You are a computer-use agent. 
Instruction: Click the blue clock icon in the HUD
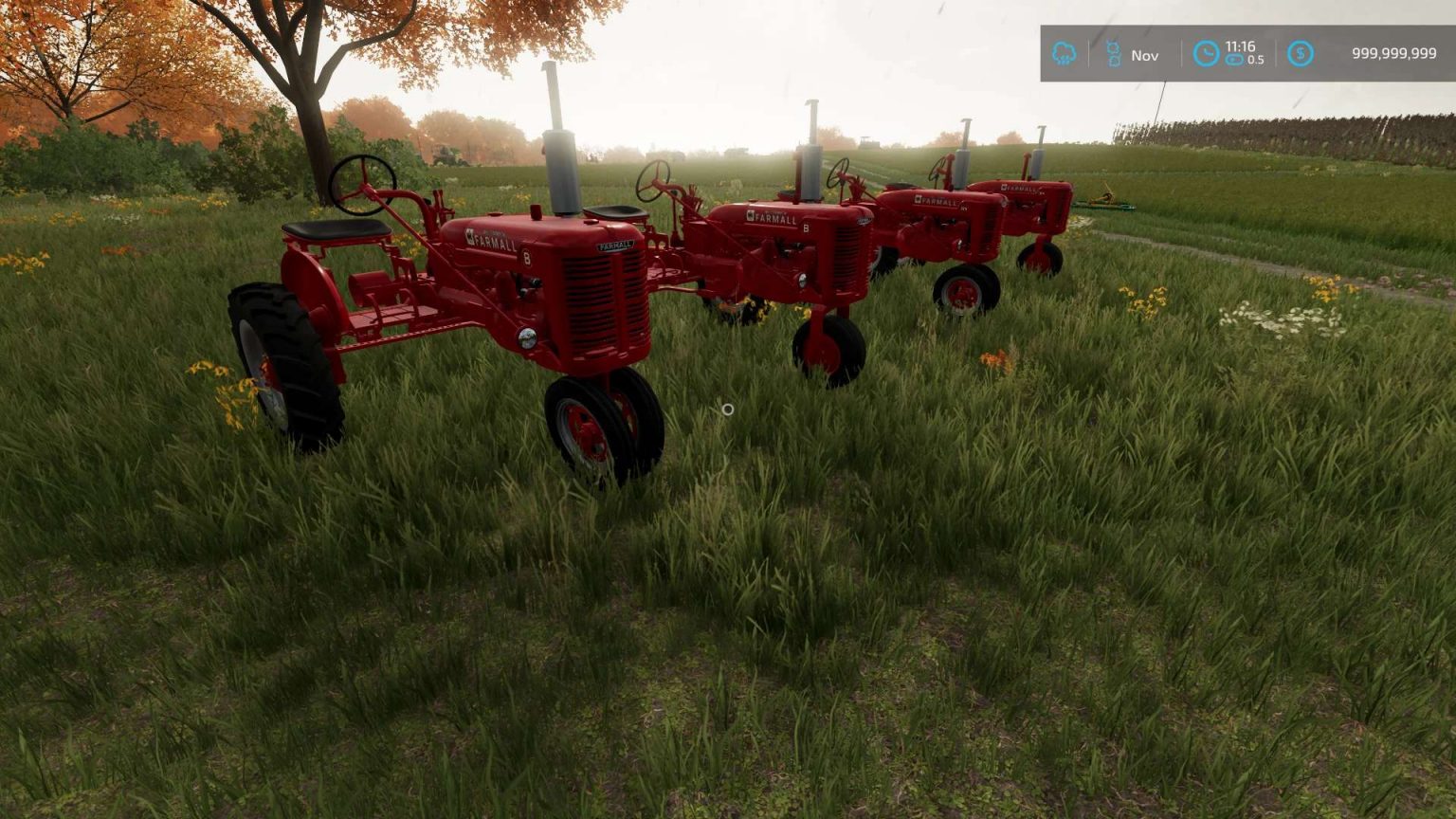pos(1206,54)
